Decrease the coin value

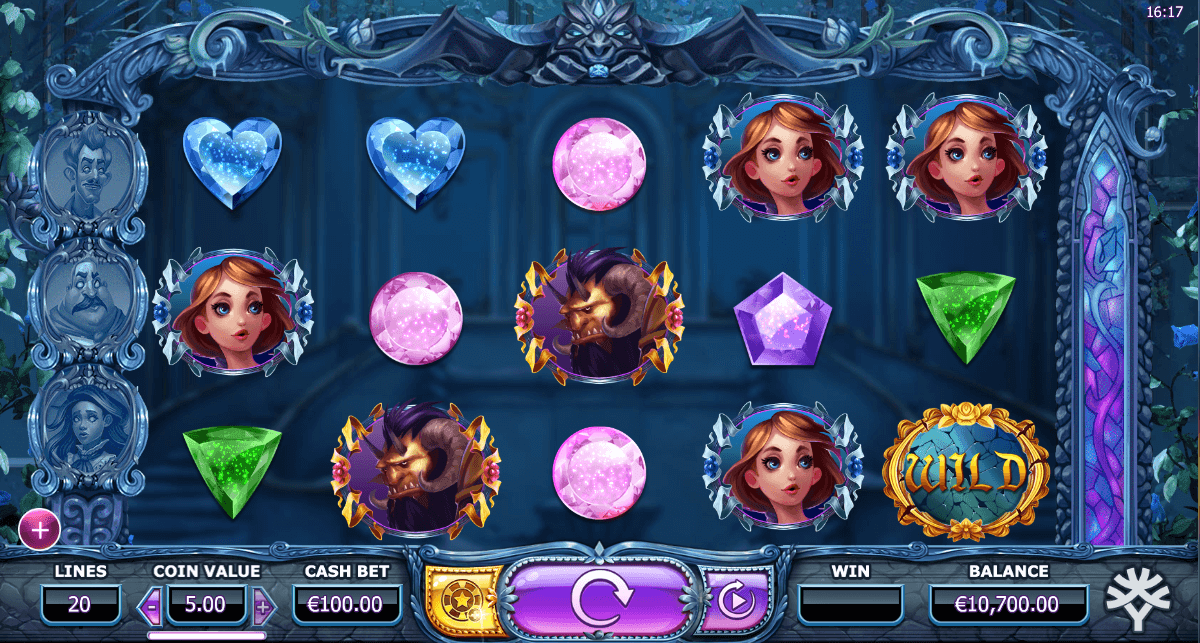[153, 605]
